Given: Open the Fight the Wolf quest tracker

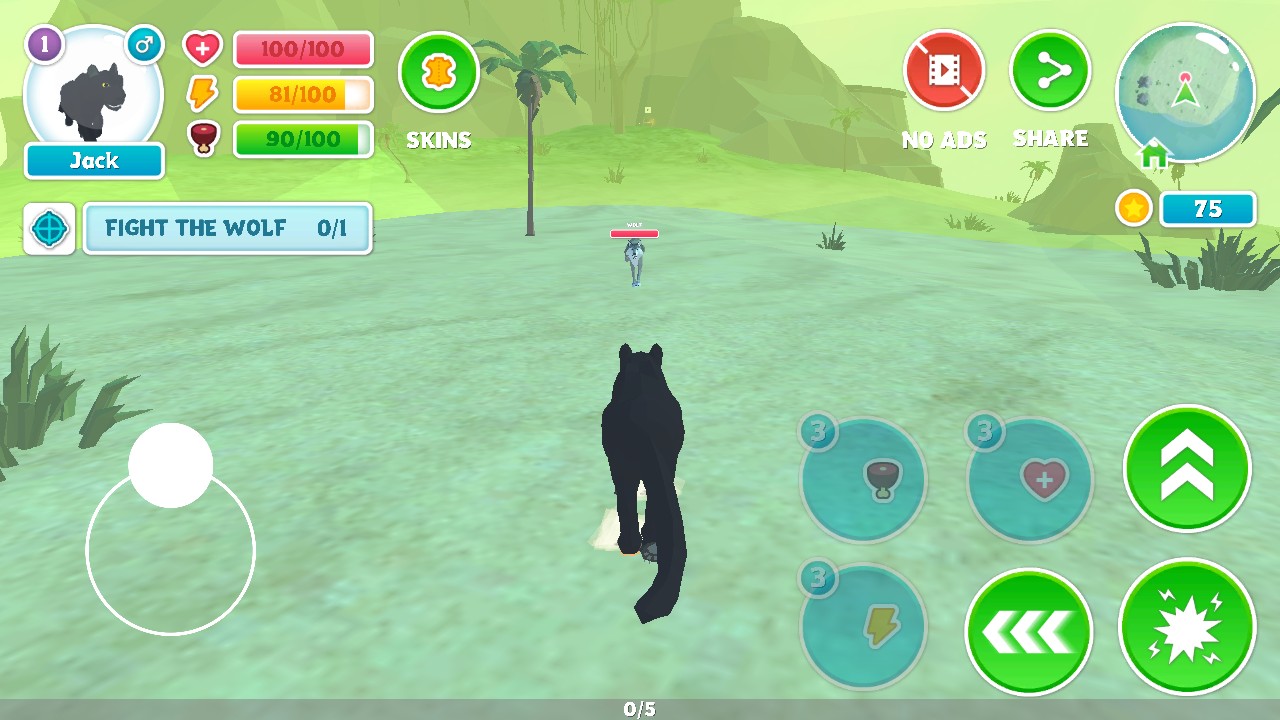Looking at the screenshot, I should pos(227,228).
